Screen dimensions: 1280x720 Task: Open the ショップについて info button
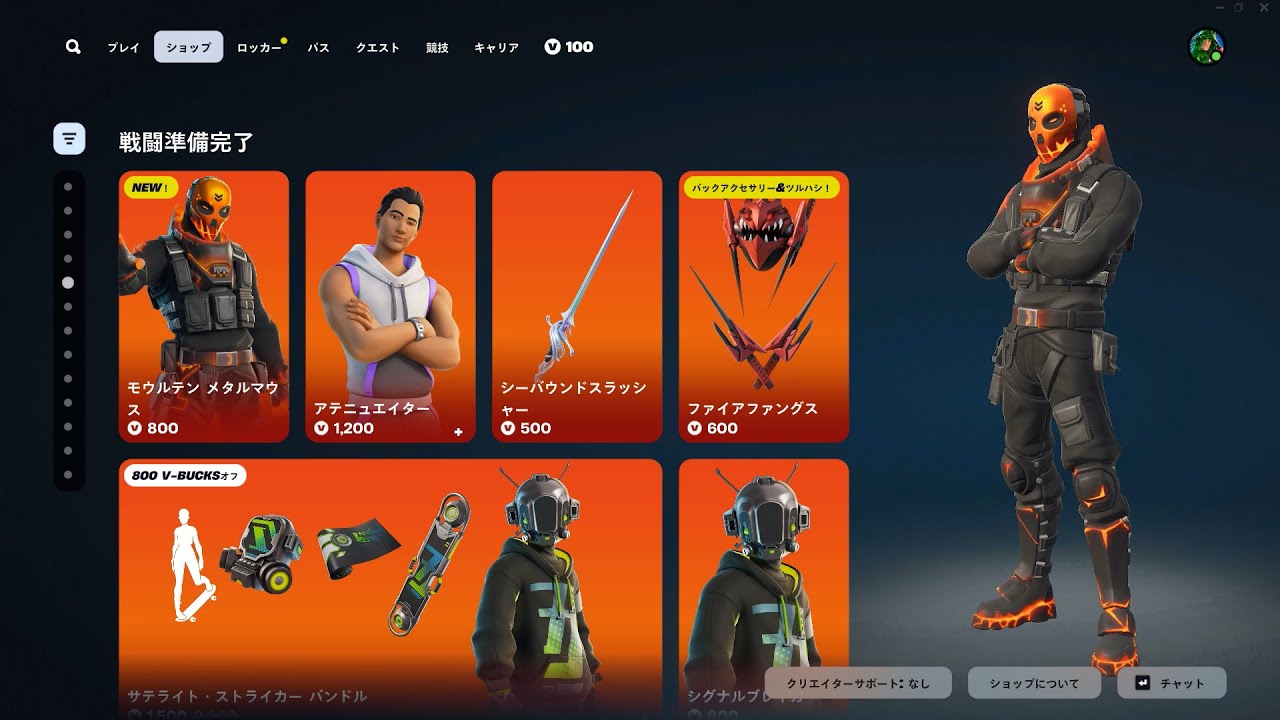click(1034, 683)
